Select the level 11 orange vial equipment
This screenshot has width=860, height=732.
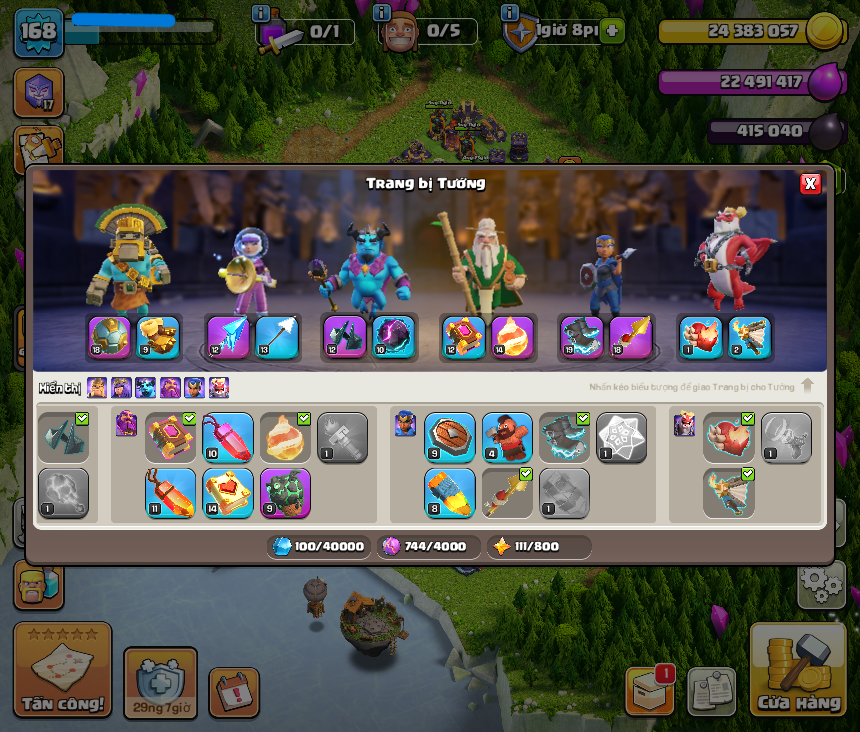[170, 493]
